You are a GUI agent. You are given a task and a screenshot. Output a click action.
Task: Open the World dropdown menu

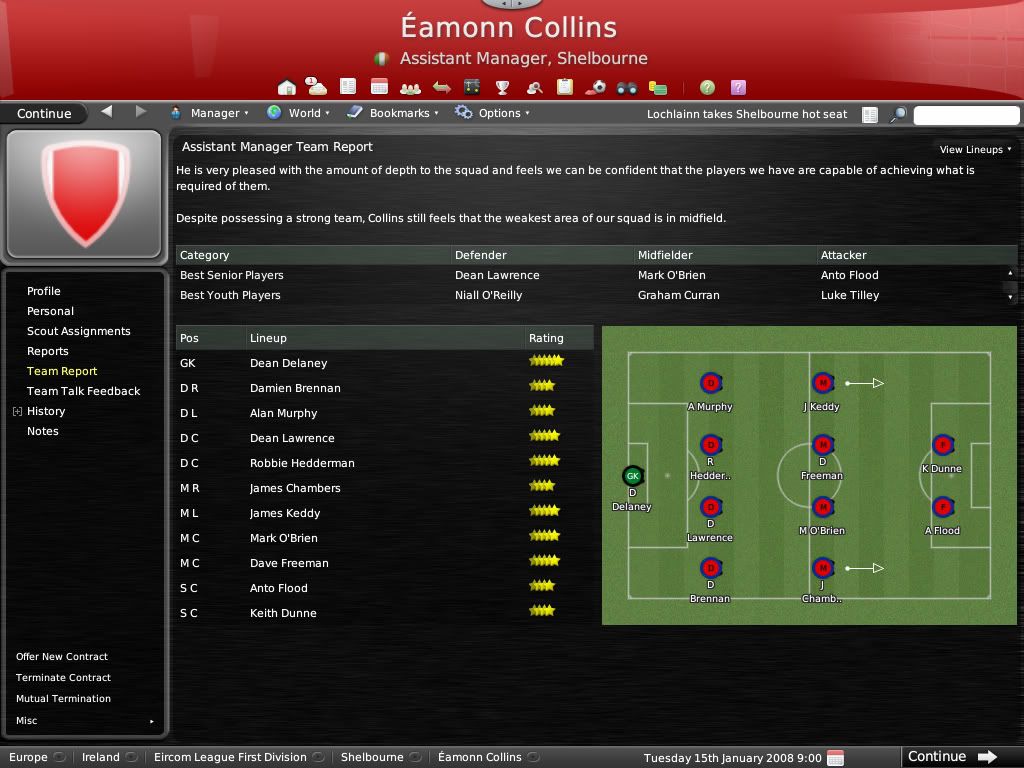tap(299, 113)
